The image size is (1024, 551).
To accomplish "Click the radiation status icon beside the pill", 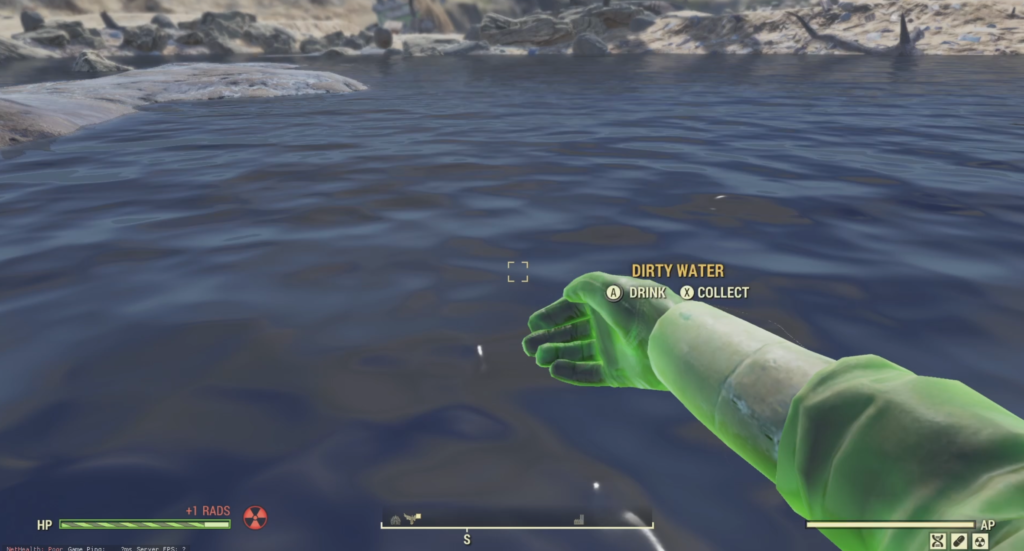I will [x=979, y=541].
